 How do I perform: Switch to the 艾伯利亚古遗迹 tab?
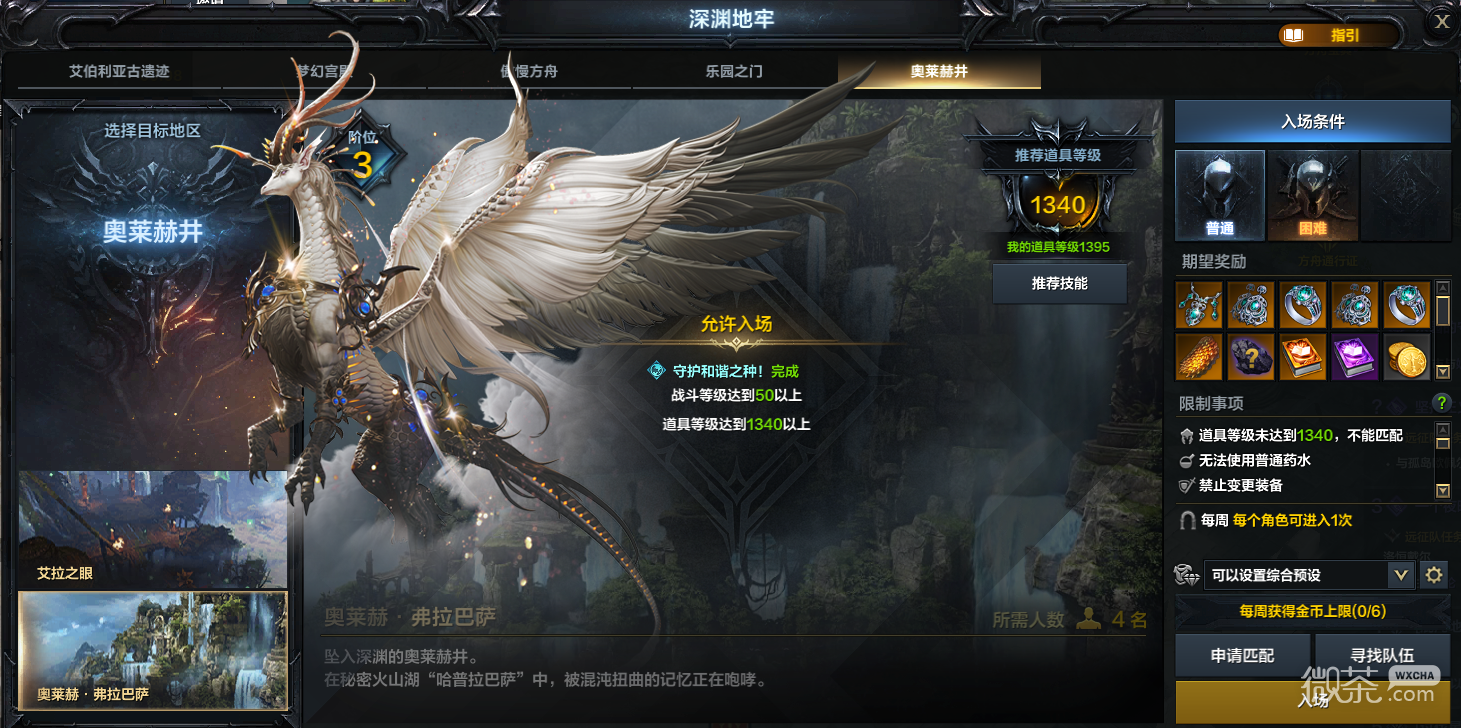(x=119, y=72)
